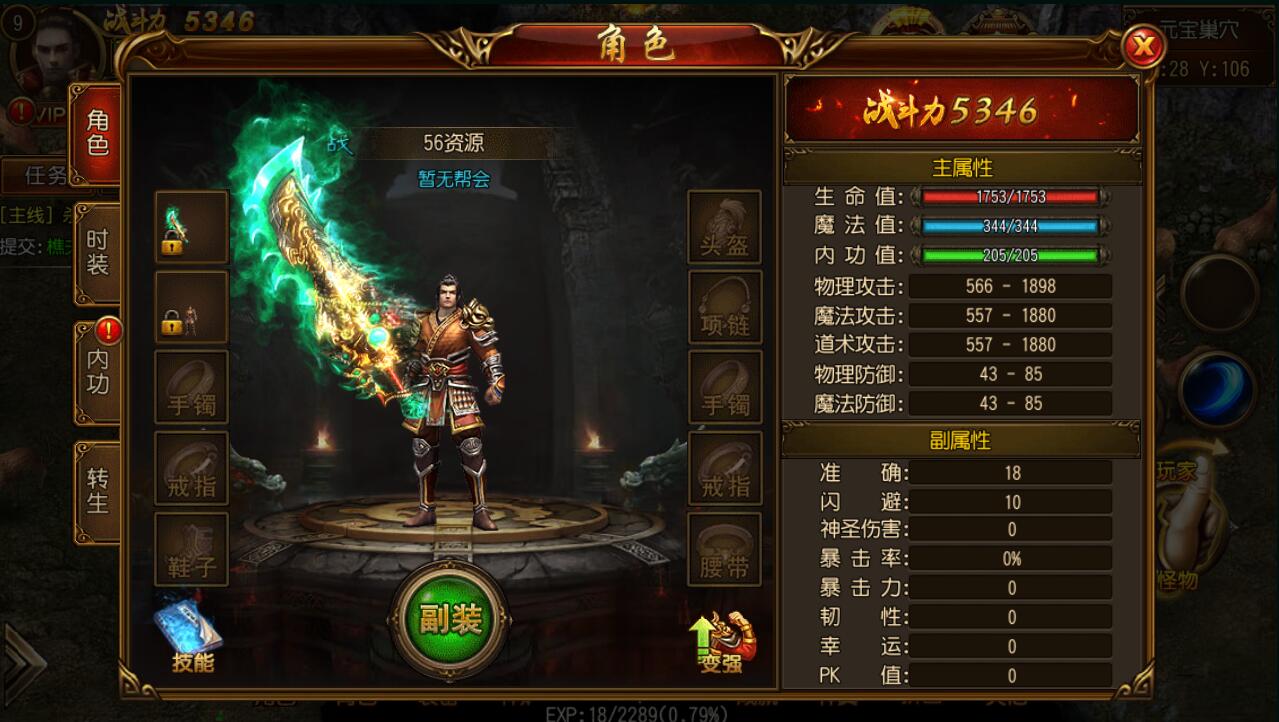Switch to the 转生 tab
Viewport: 1279px width, 722px height.
point(97,490)
